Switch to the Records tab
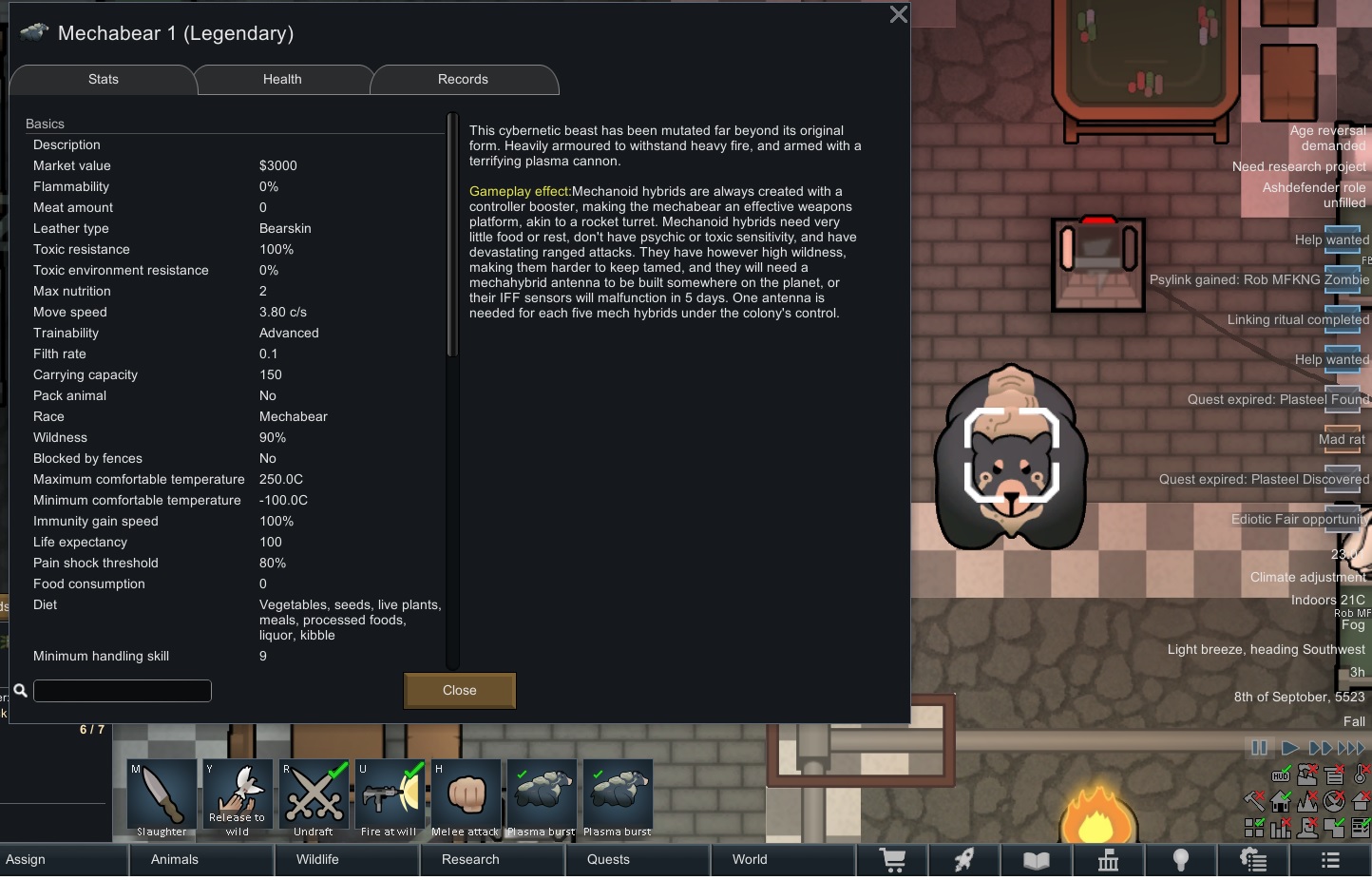 point(464,80)
